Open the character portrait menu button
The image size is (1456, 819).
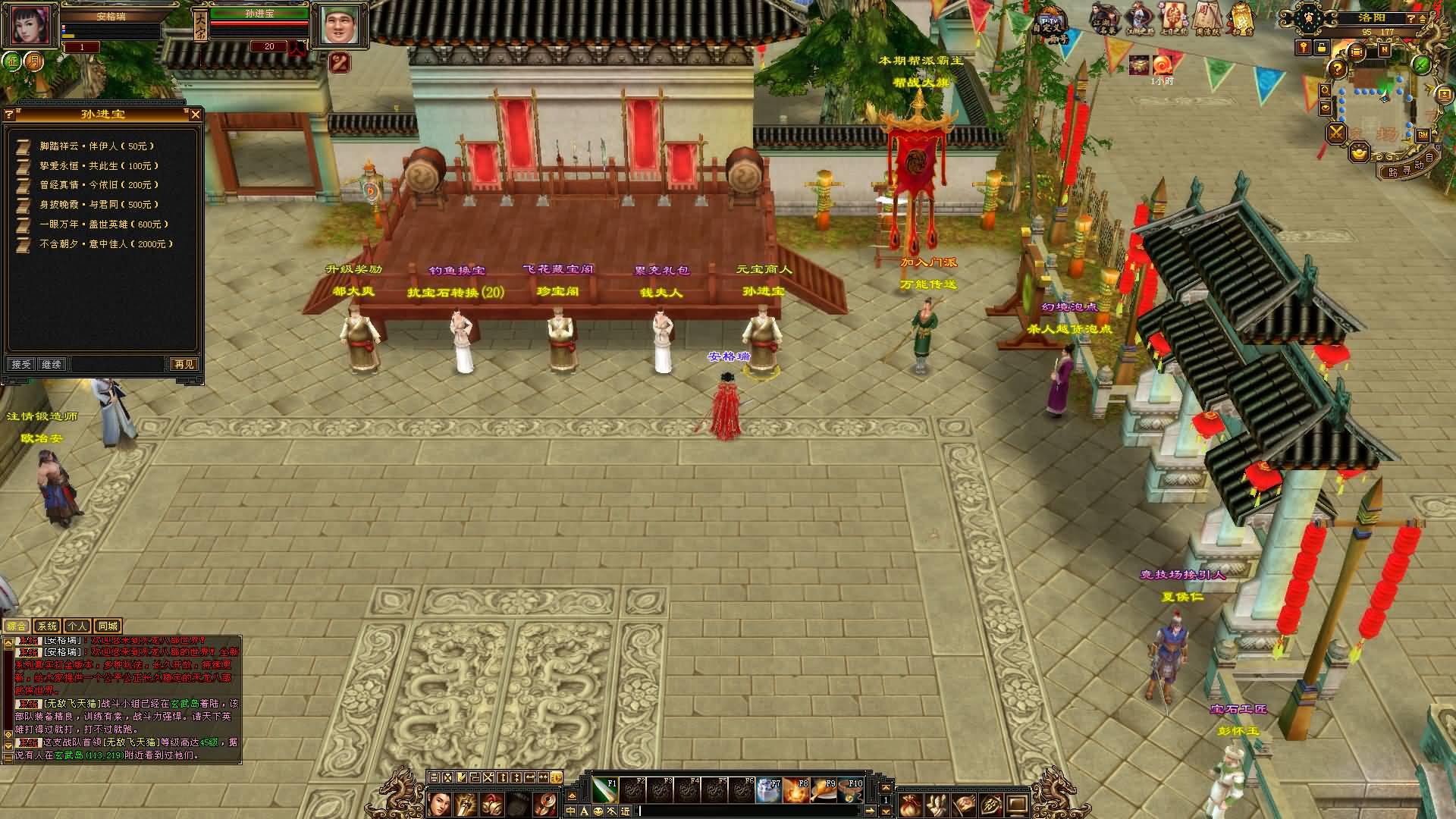pos(440,804)
